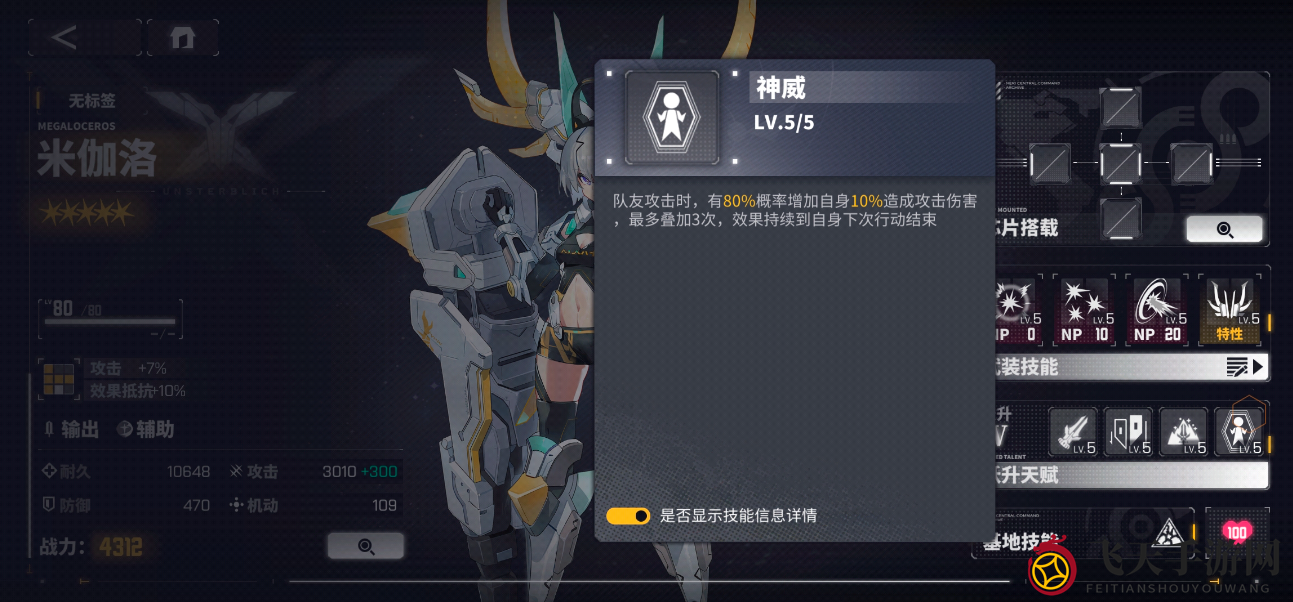1293x602 pixels.
Task: Expand the armament skills list bar
Action: [1130, 367]
